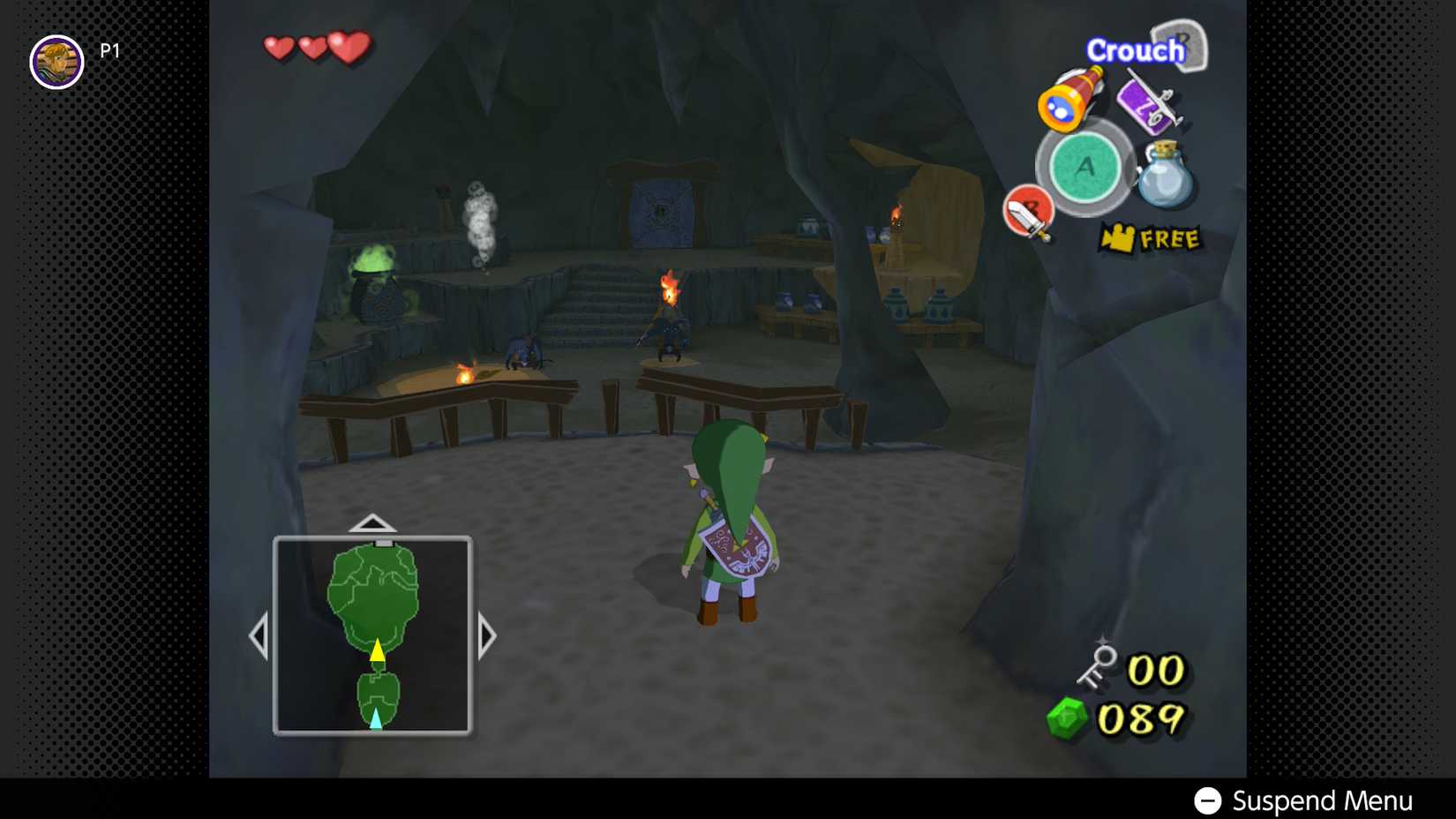This screenshot has height=819, width=1456.
Task: Click the yellow player arrow on the minimap
Action: click(378, 653)
